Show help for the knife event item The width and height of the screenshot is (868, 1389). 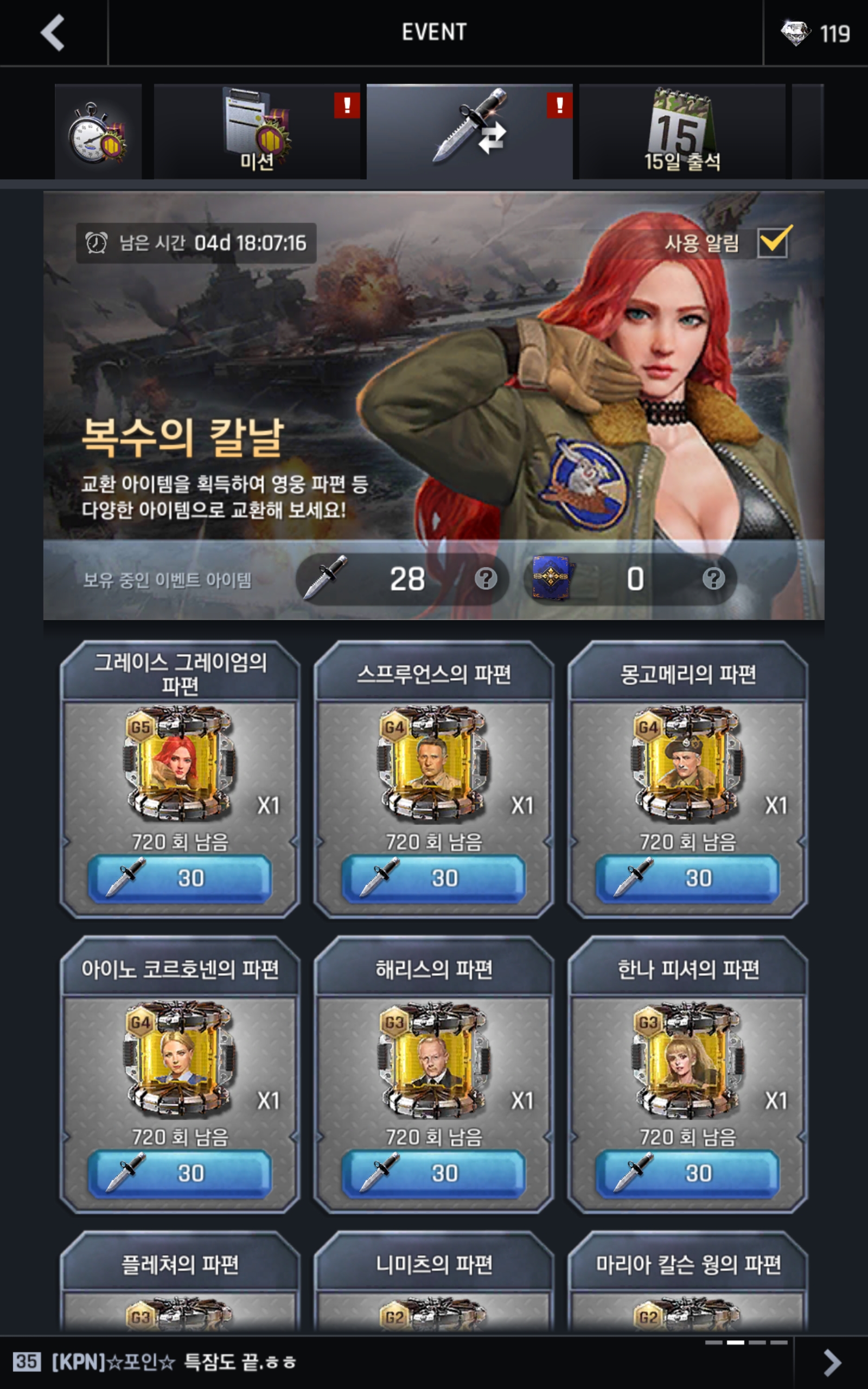pyautogui.click(x=486, y=578)
